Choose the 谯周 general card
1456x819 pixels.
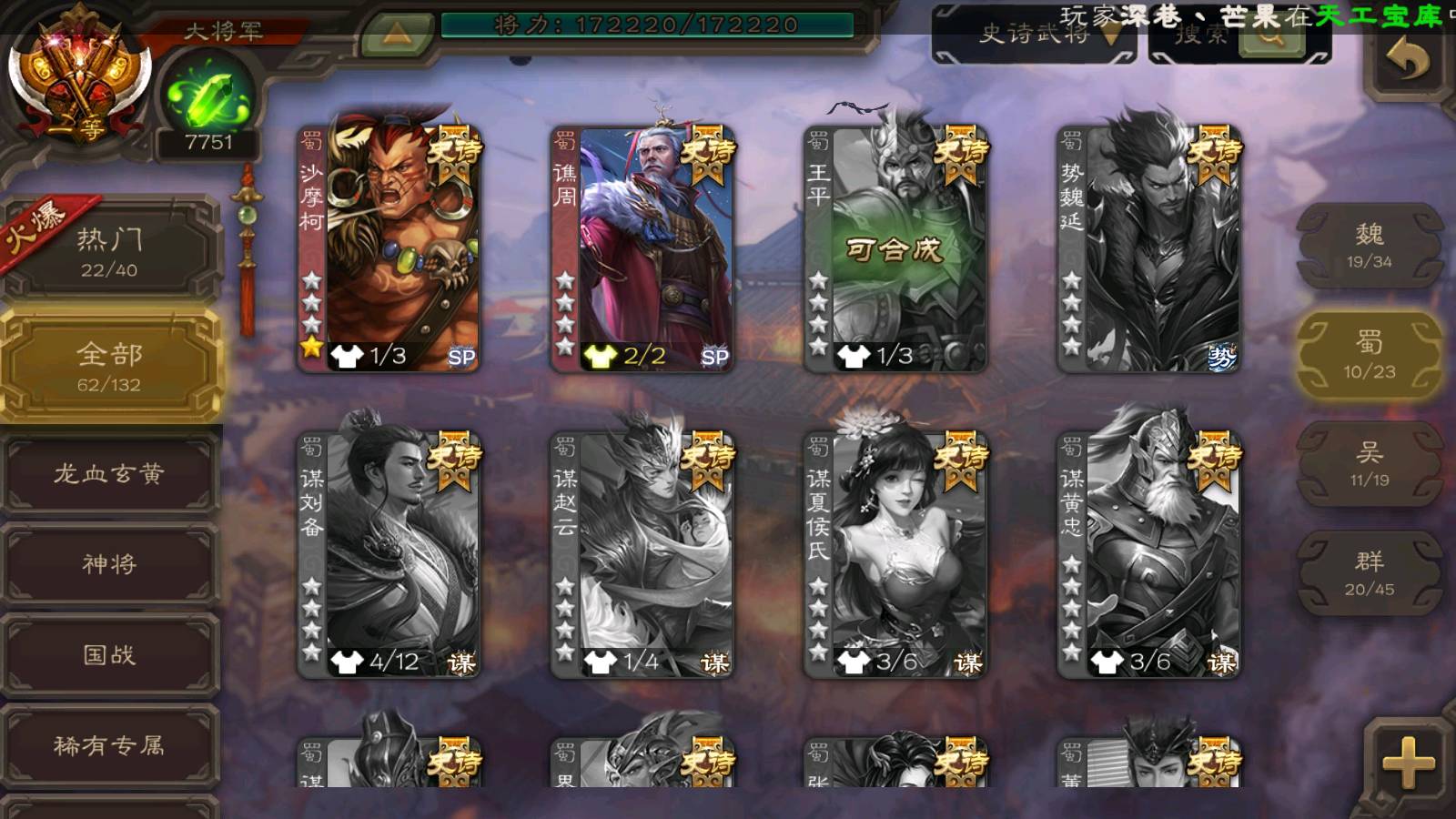pos(642,248)
